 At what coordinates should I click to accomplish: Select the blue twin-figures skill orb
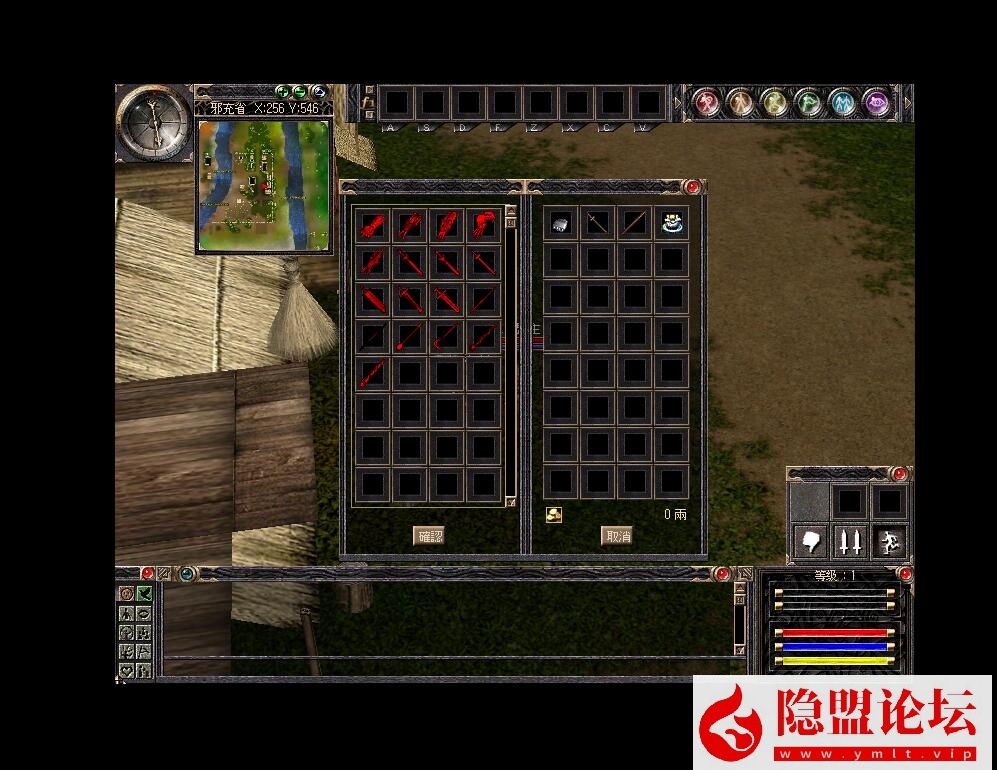(843, 102)
